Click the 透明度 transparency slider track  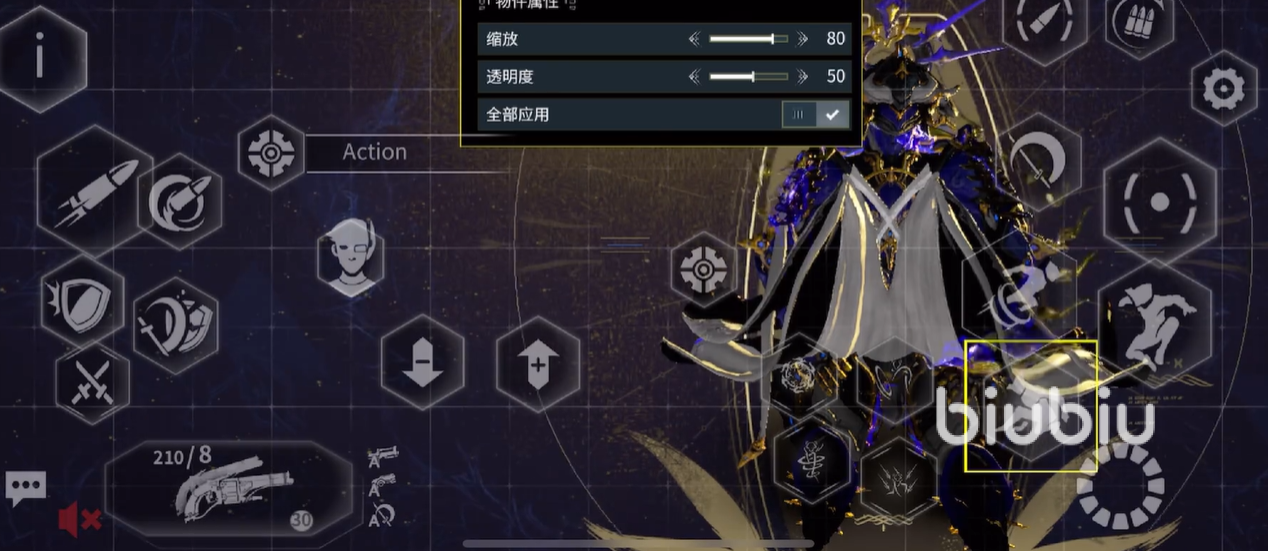[x=747, y=76]
